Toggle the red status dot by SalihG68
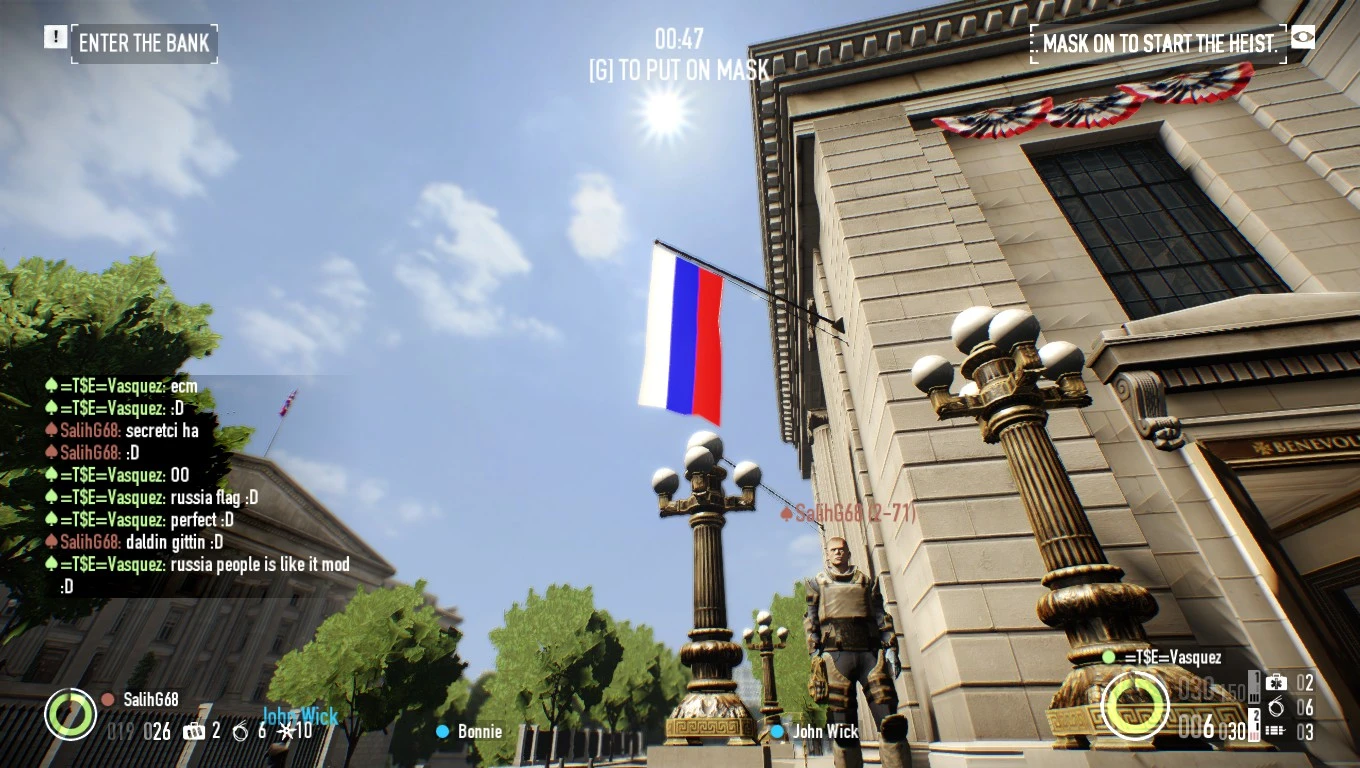 tap(107, 699)
